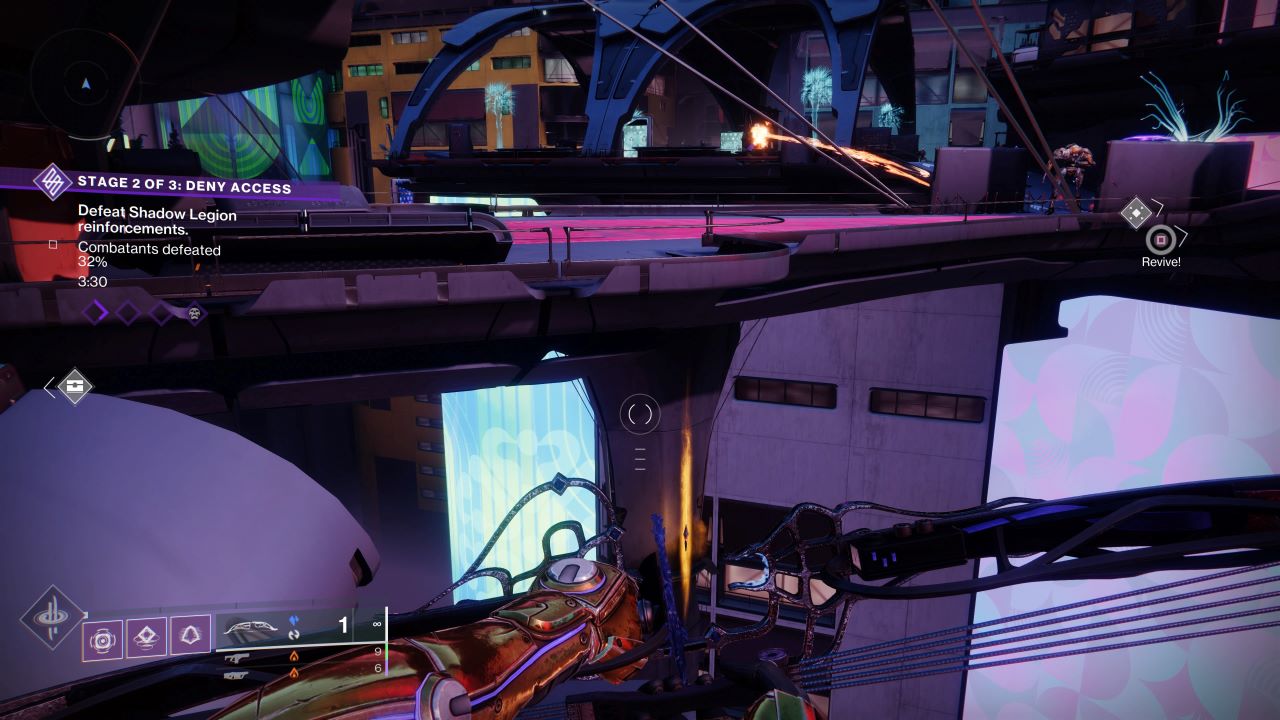Viewport: 1280px width, 720px height.
Task: Expand the fireteam marker chevron above Revive
Action: pos(1157,206)
